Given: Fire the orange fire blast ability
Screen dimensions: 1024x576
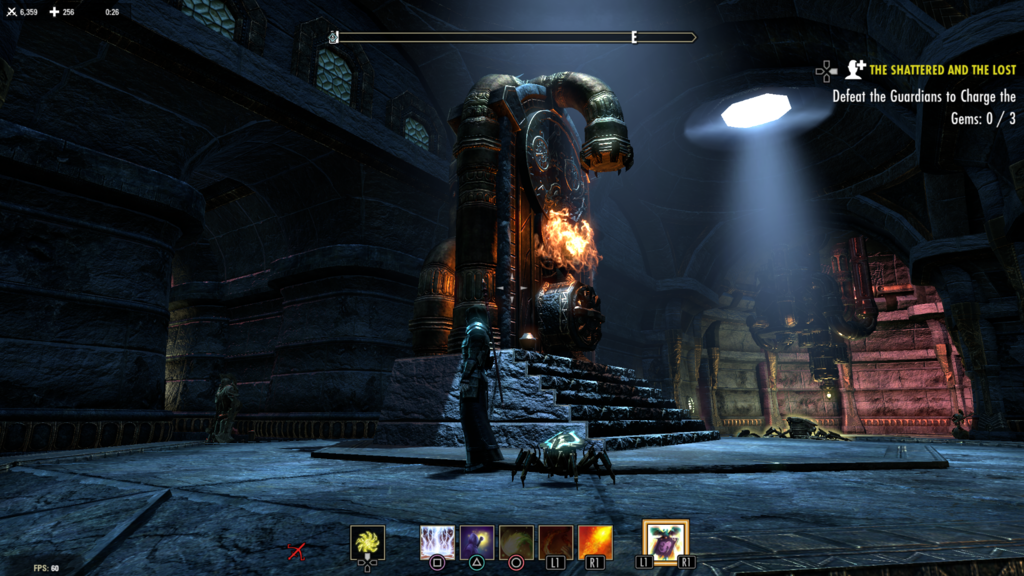Looking at the screenshot, I should (x=595, y=543).
